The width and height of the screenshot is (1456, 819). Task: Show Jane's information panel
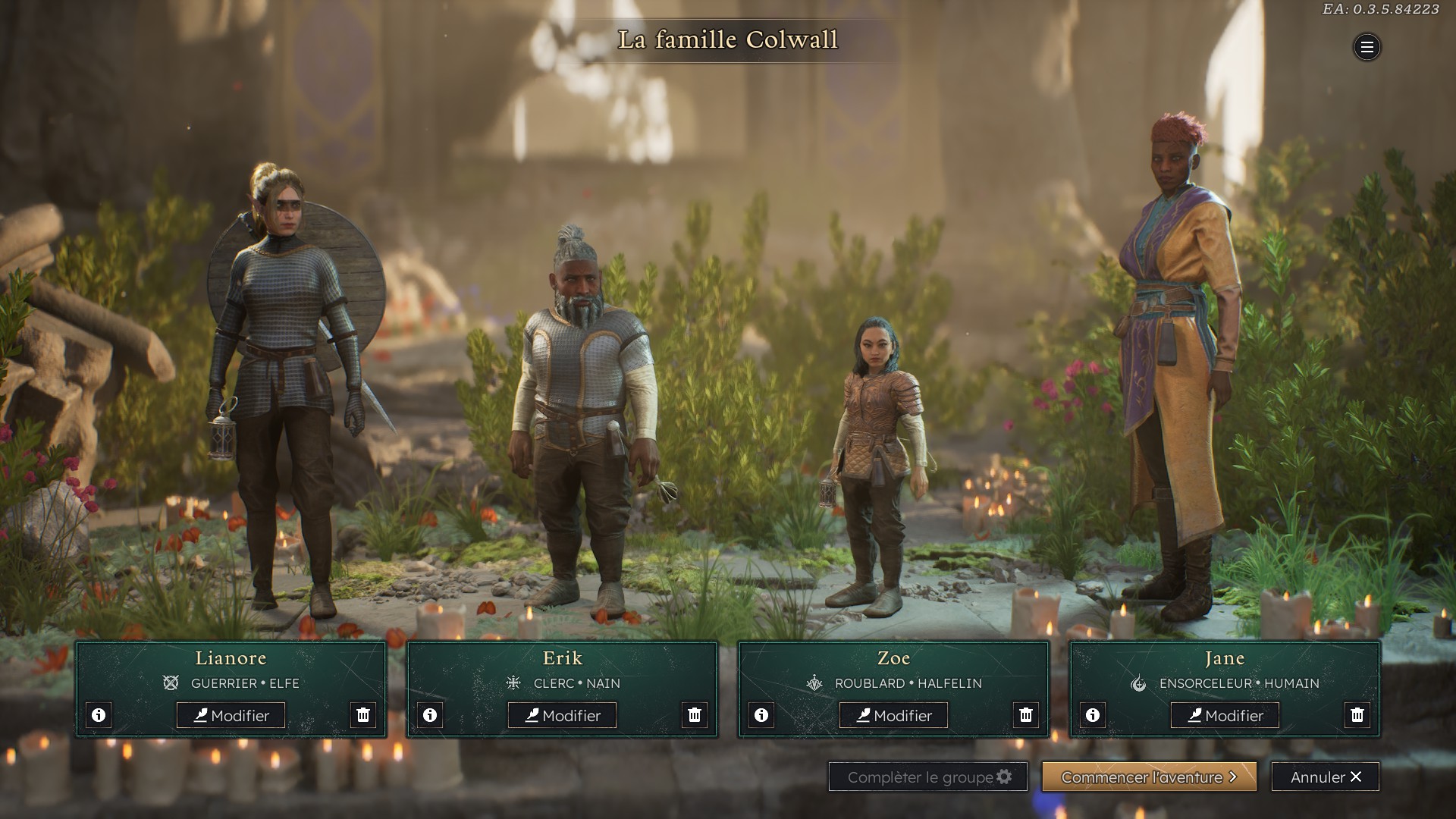click(x=1093, y=715)
